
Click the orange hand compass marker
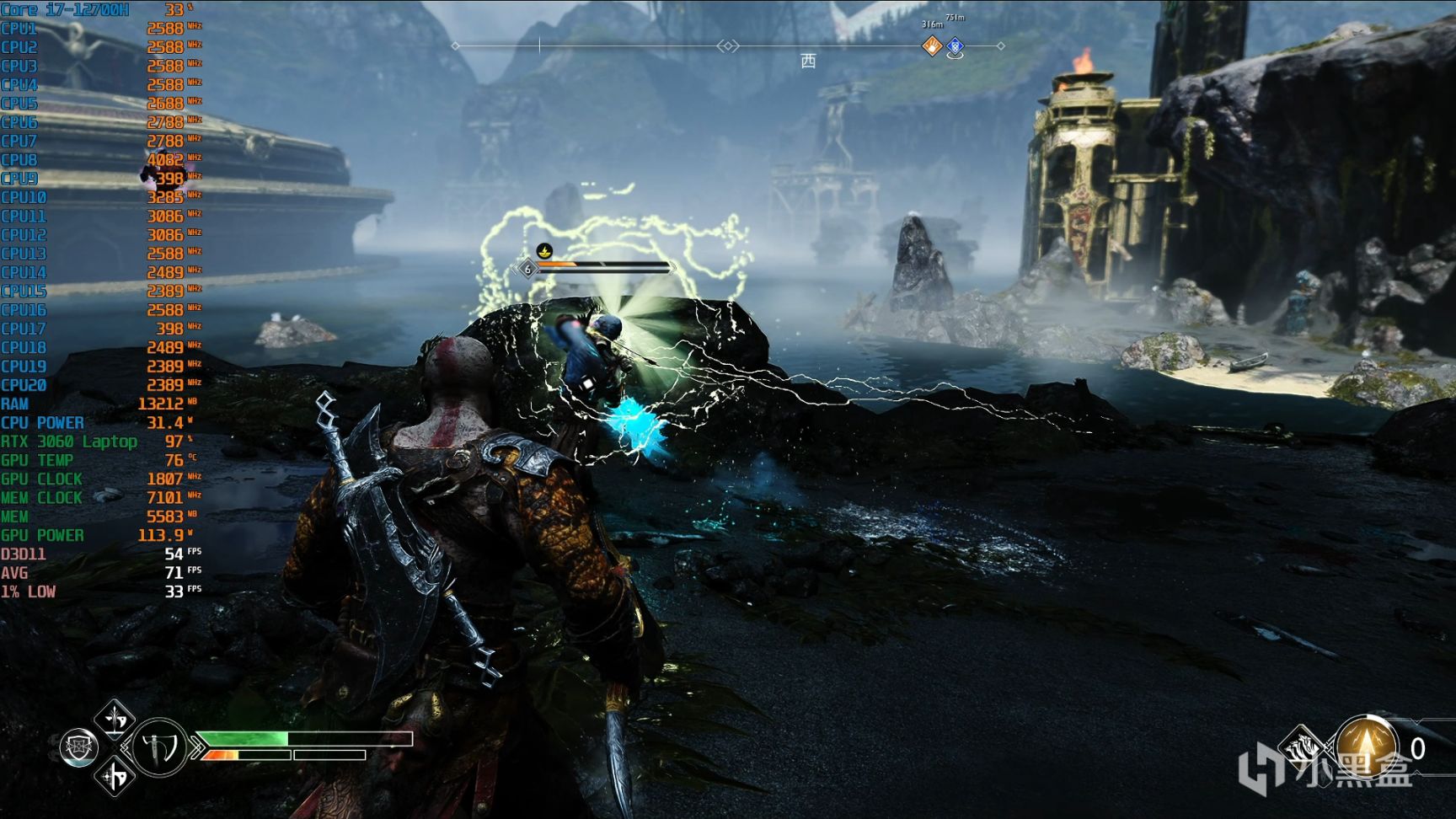point(932,46)
